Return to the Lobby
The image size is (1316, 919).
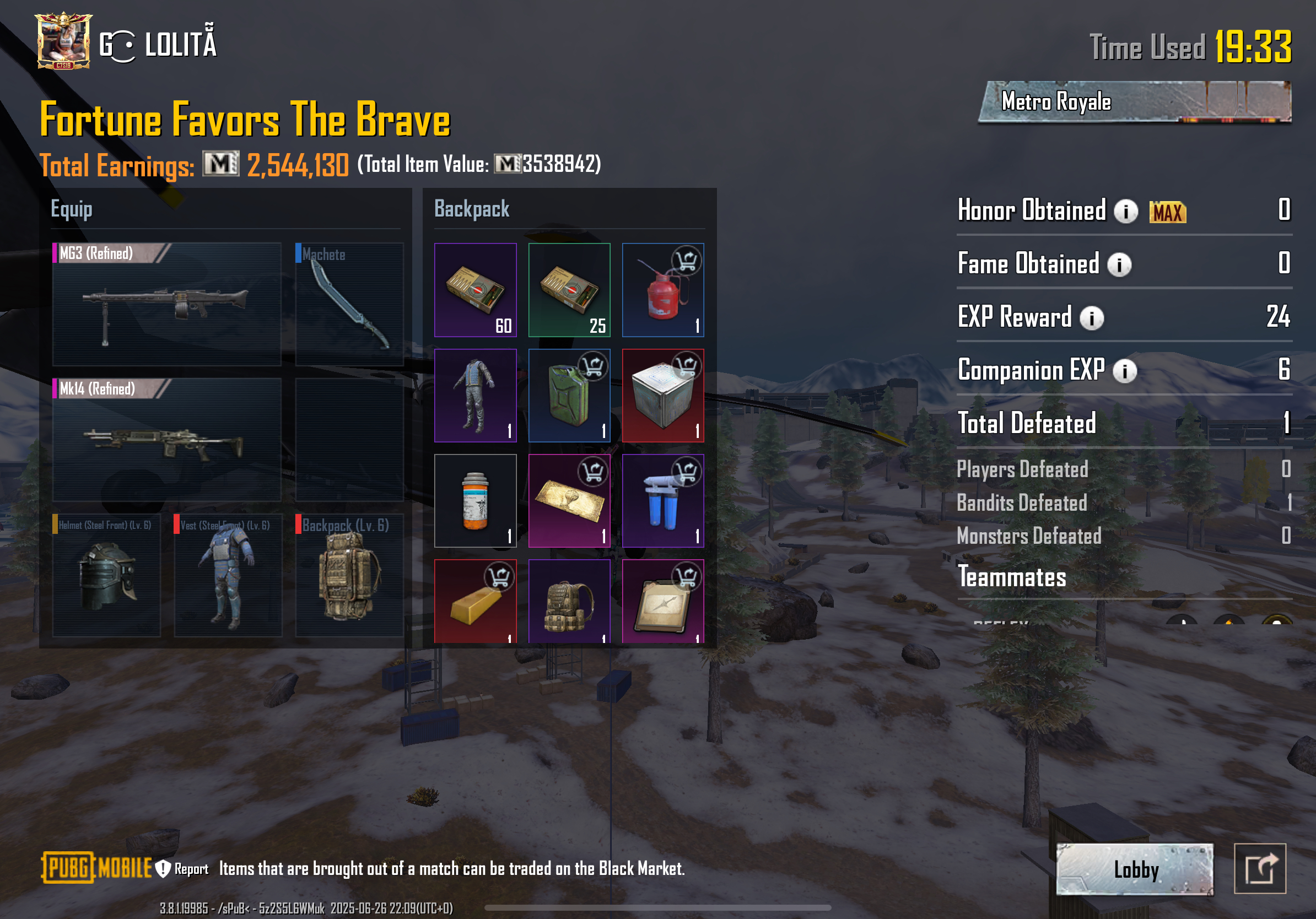point(1134,869)
